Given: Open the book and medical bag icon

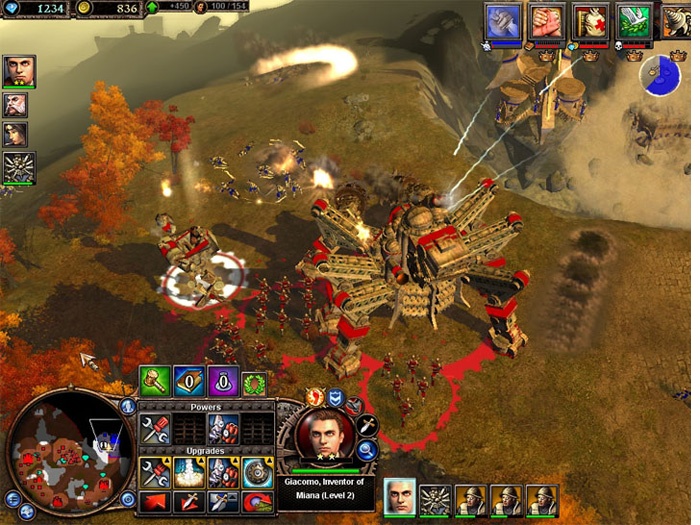Looking at the screenshot, I should 589,21.
